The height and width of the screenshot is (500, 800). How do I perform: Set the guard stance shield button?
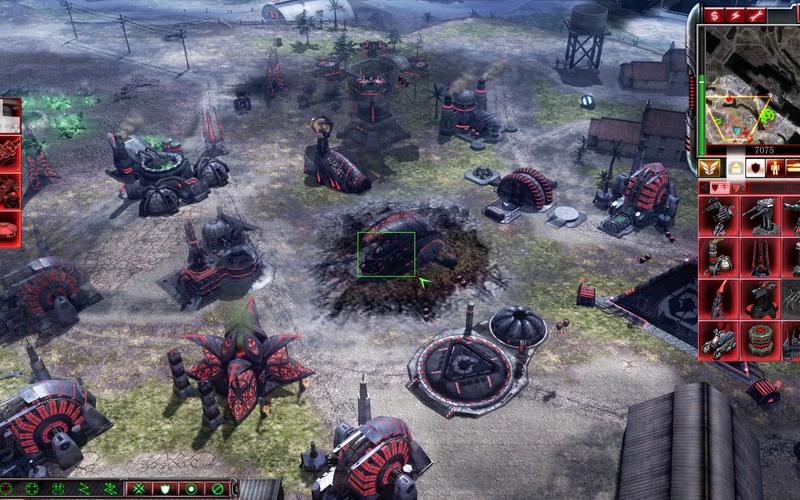tap(165, 489)
